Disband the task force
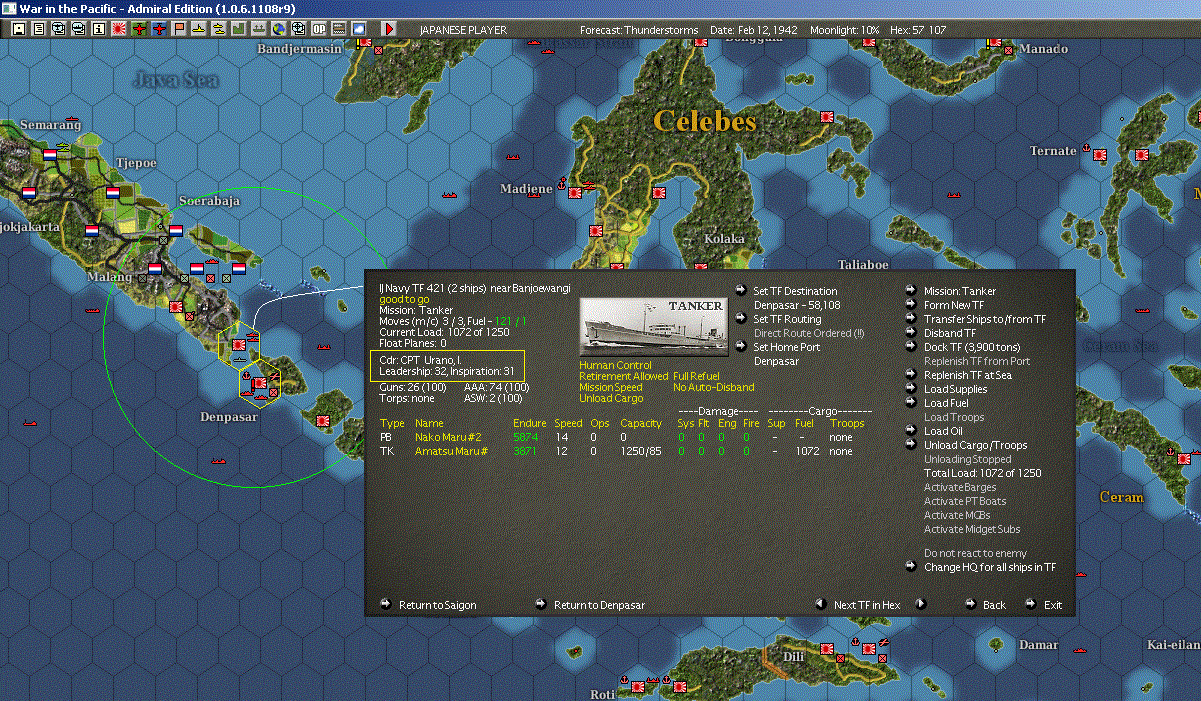The height and width of the screenshot is (701, 1201). click(x=949, y=333)
